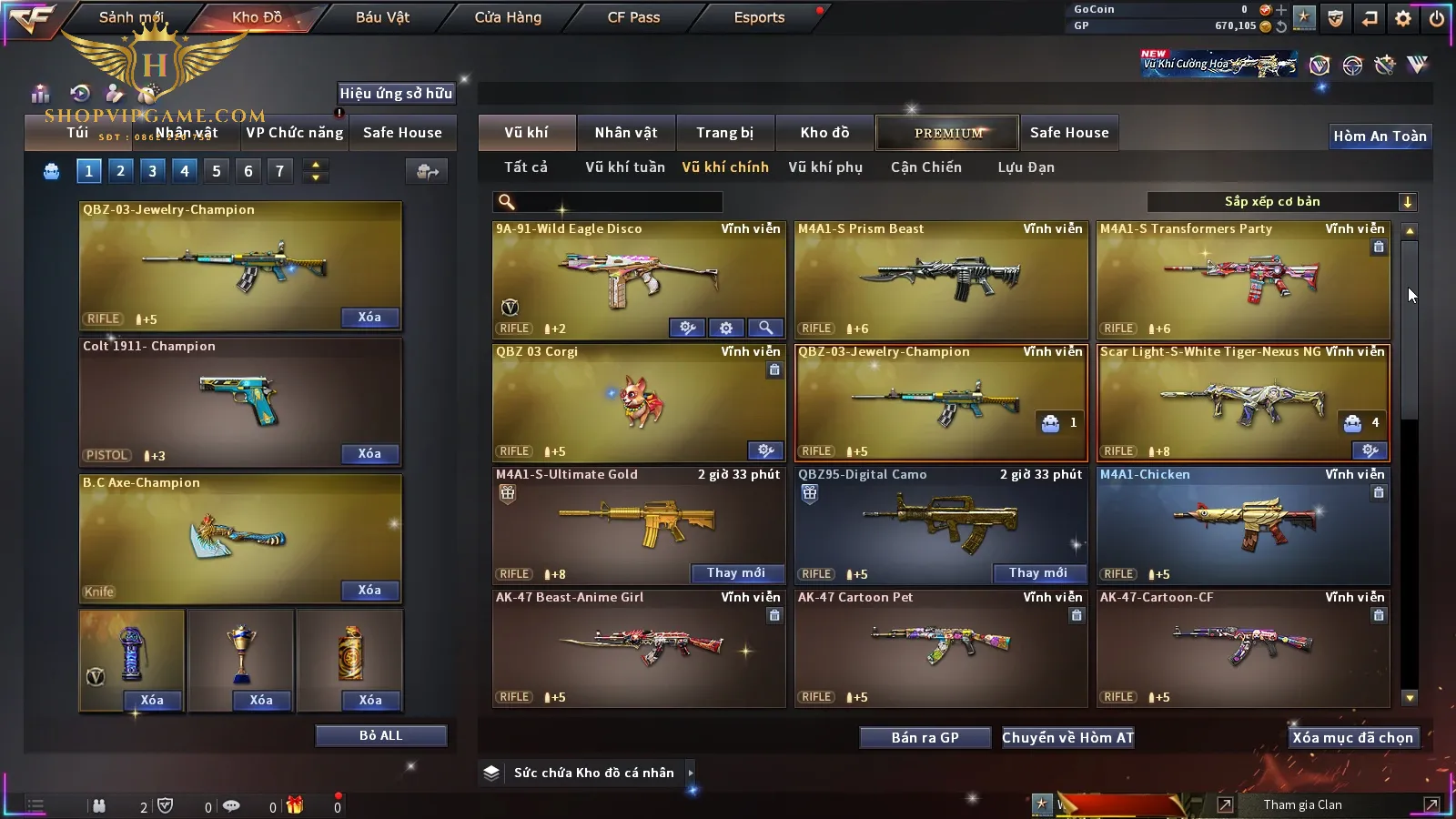
Task: Filter by Vũ khí phụ weapons
Action: tap(824, 167)
